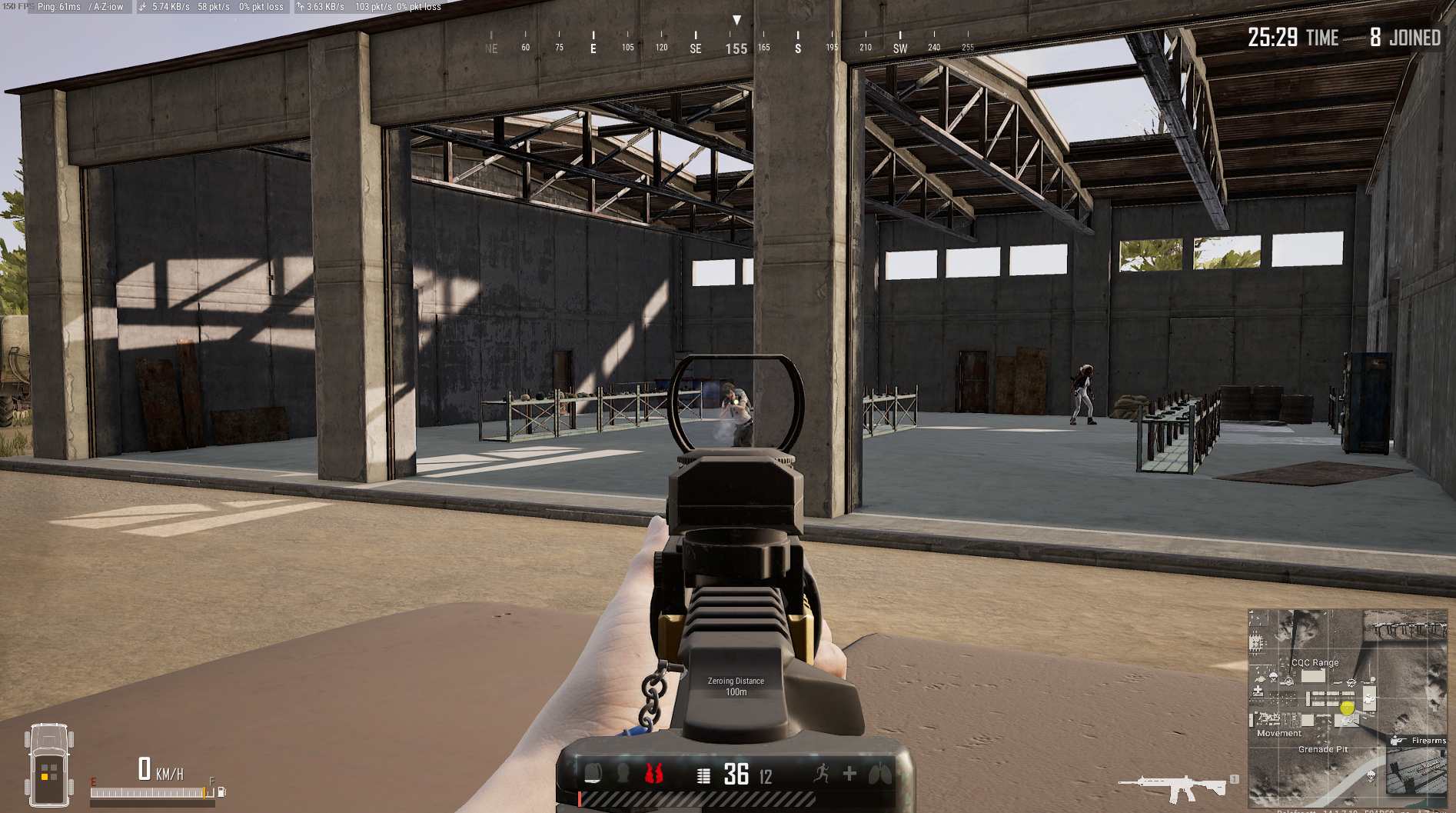Select the ammo magazine icon beside the 36 count
This screenshot has height=813, width=1456.
(x=703, y=775)
